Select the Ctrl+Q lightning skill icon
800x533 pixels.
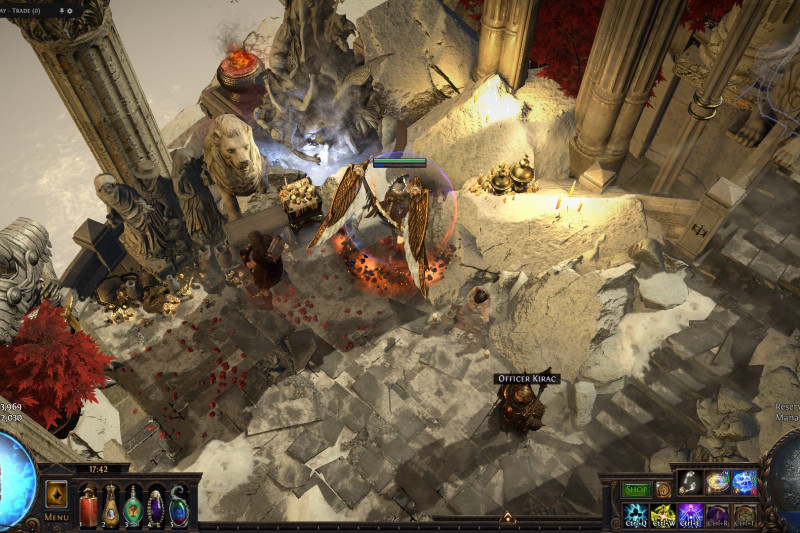point(636,514)
